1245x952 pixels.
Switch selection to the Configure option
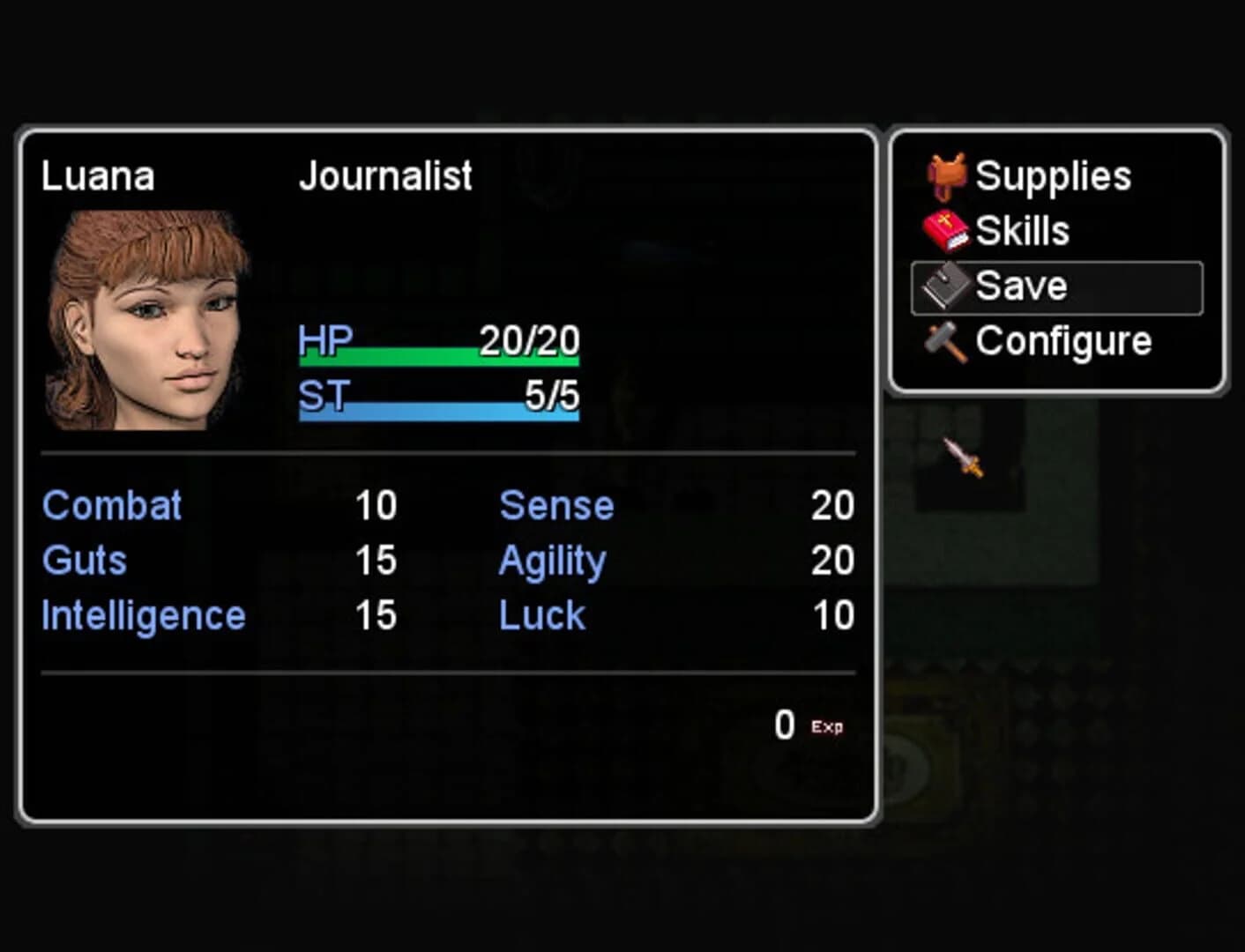pyautogui.click(x=1062, y=341)
